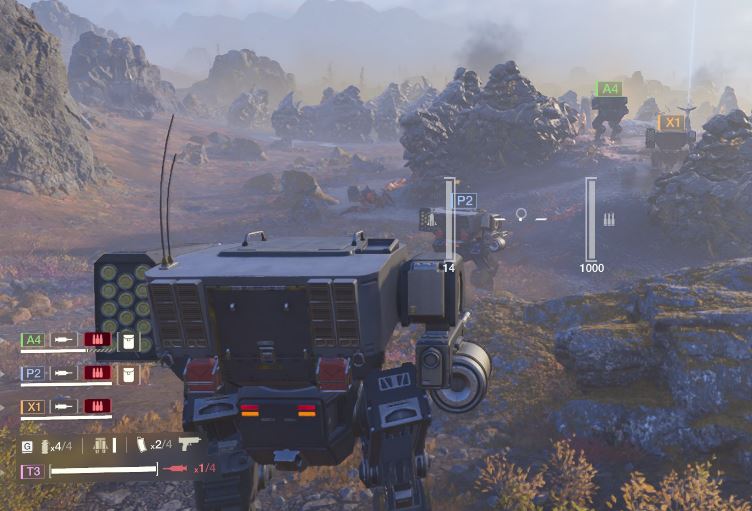Select the green A4 tag in the squad list
752x511 pixels.
[x=33, y=340]
